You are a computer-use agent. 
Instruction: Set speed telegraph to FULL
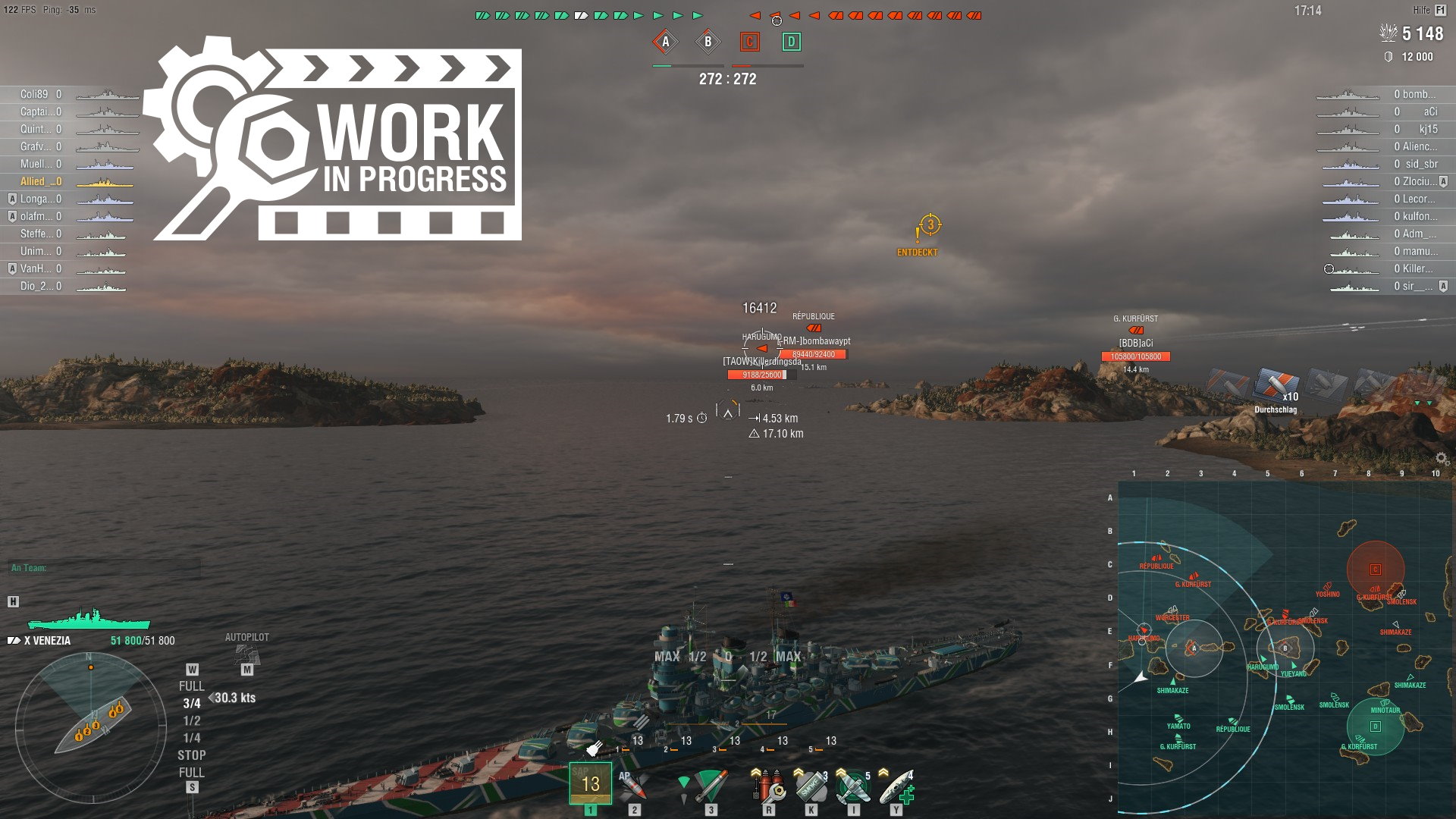pos(194,684)
